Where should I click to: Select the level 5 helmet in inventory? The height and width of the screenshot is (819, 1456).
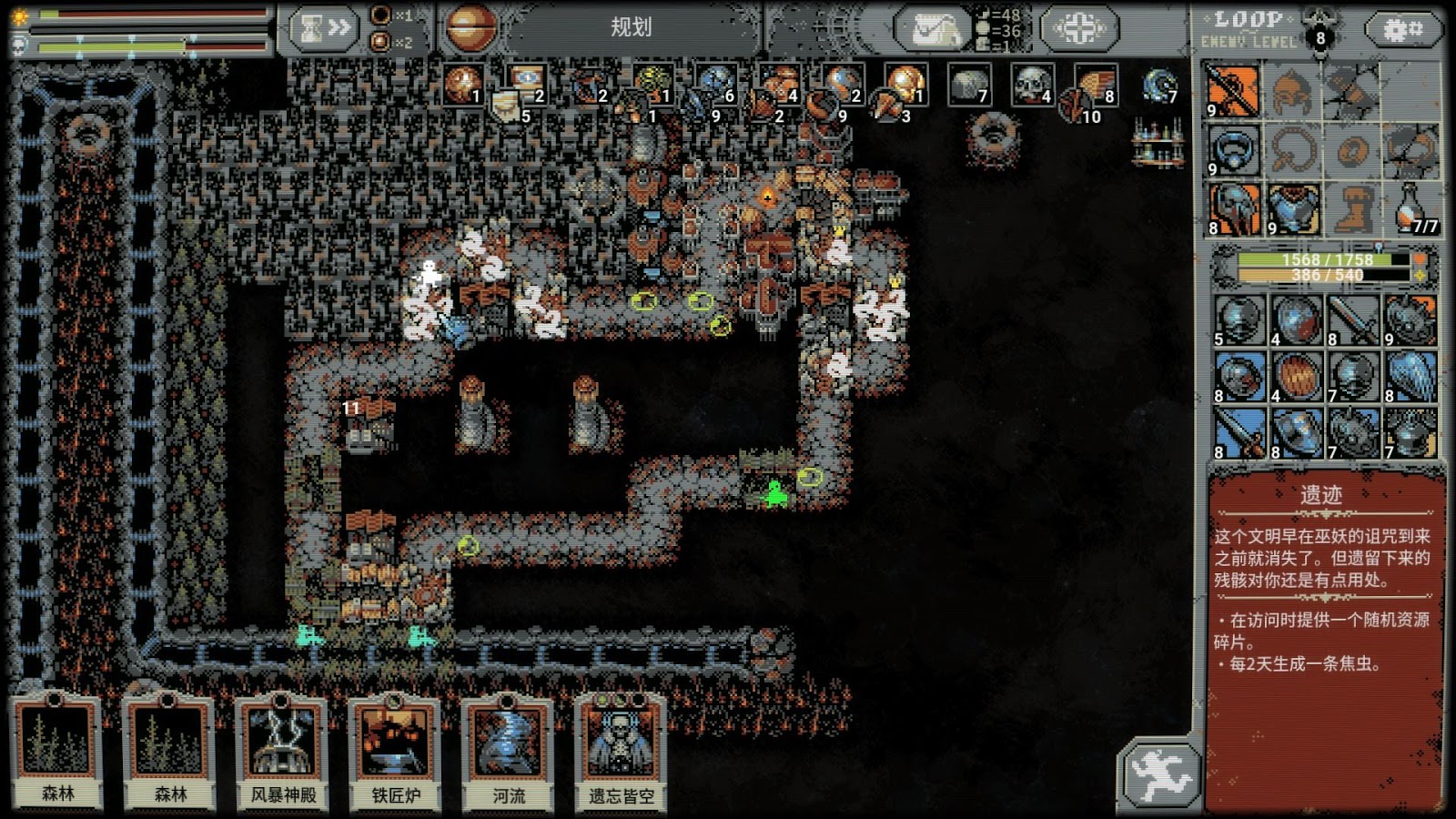pos(1239,320)
